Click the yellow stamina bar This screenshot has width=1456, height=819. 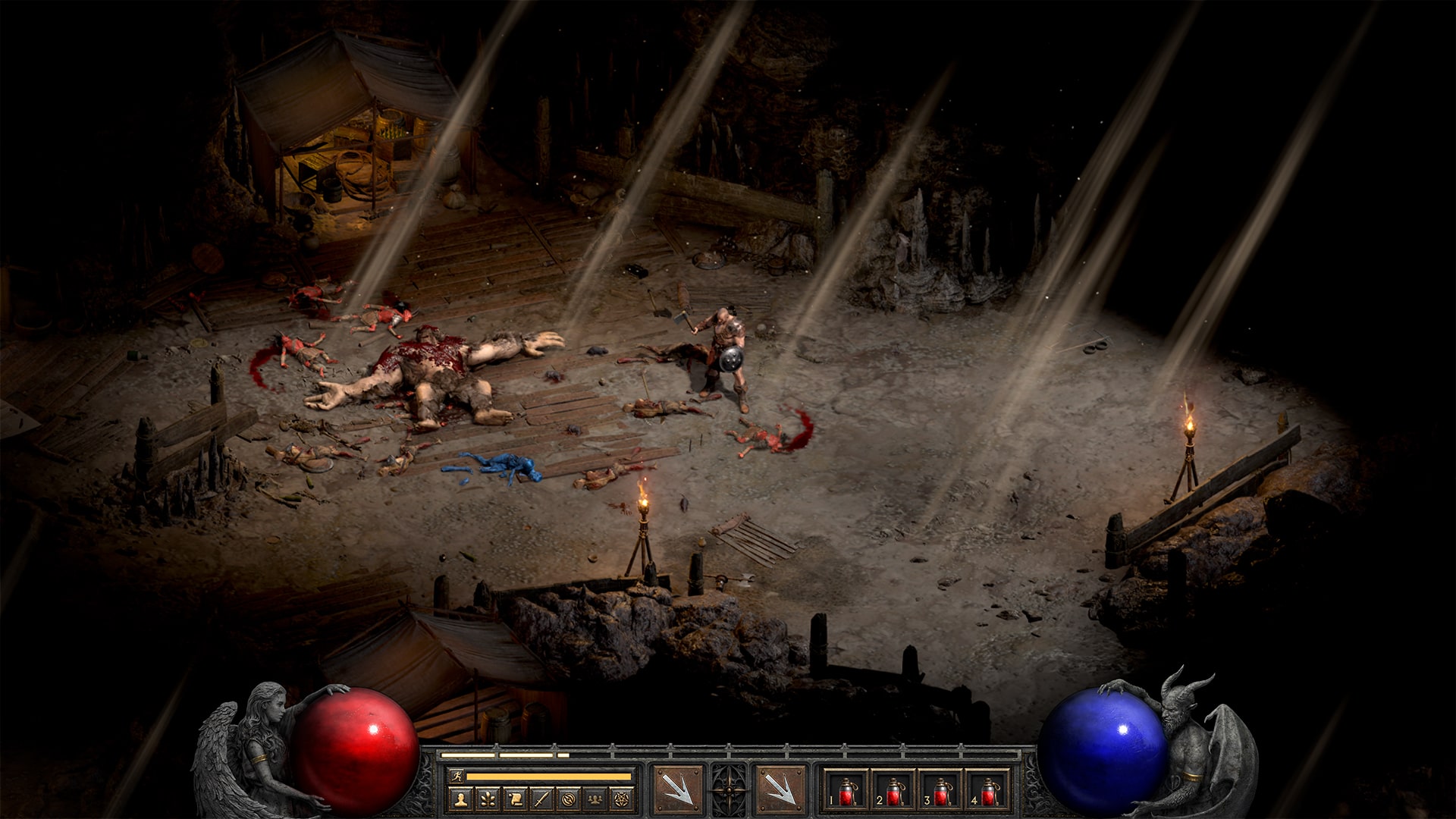pos(547,776)
